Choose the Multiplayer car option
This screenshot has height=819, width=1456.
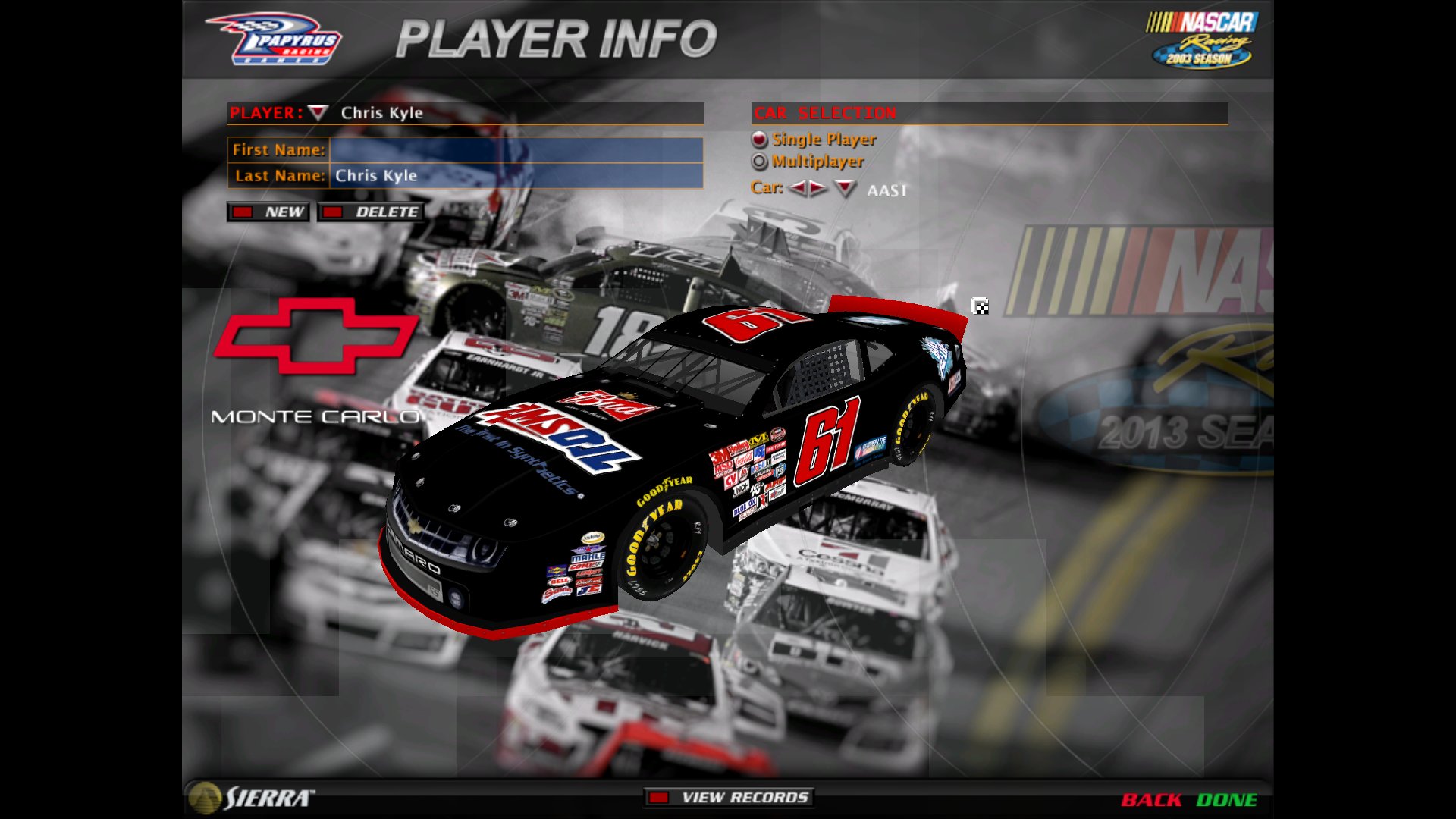759,162
